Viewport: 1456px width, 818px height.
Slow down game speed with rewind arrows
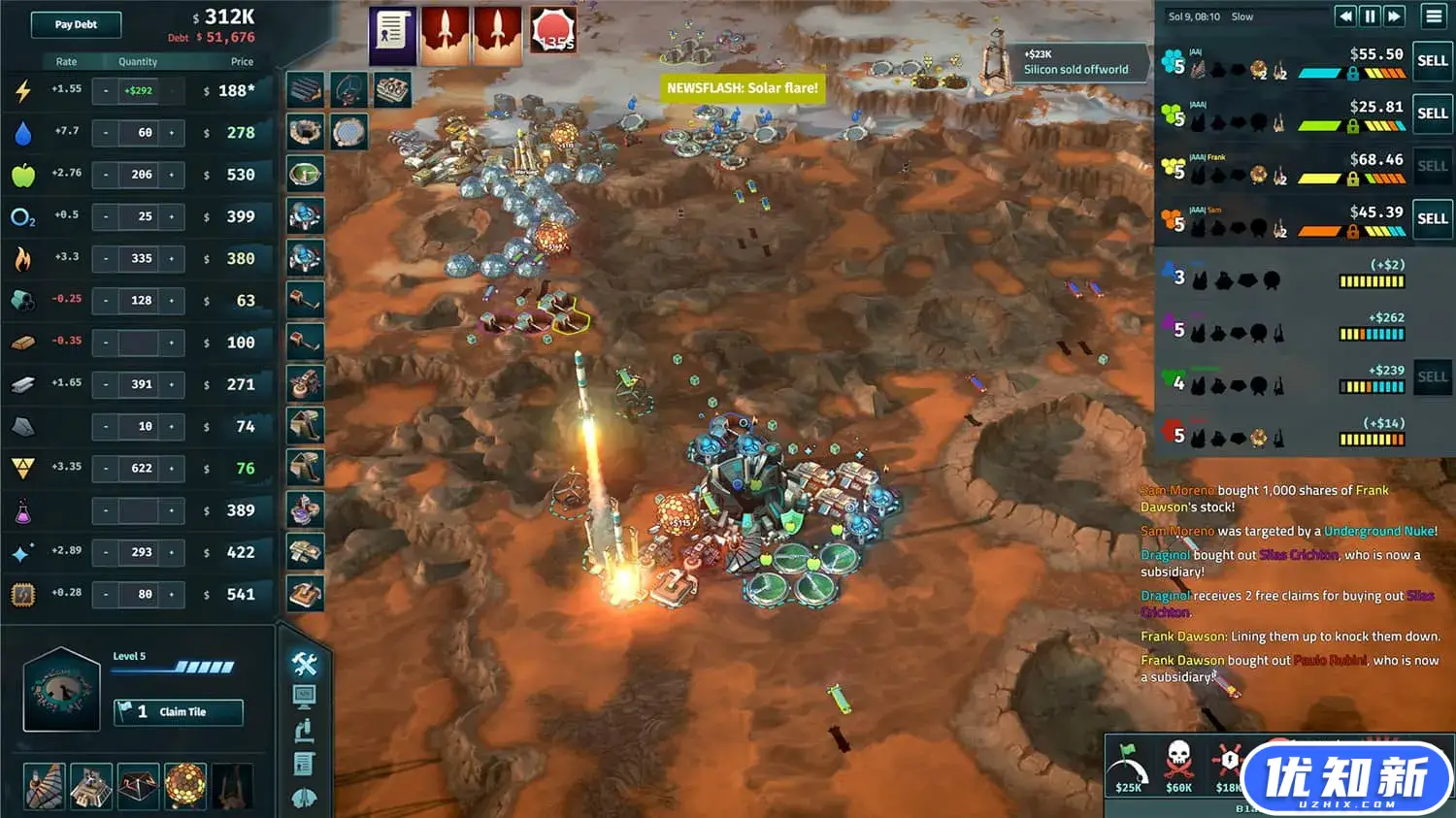[1345, 16]
